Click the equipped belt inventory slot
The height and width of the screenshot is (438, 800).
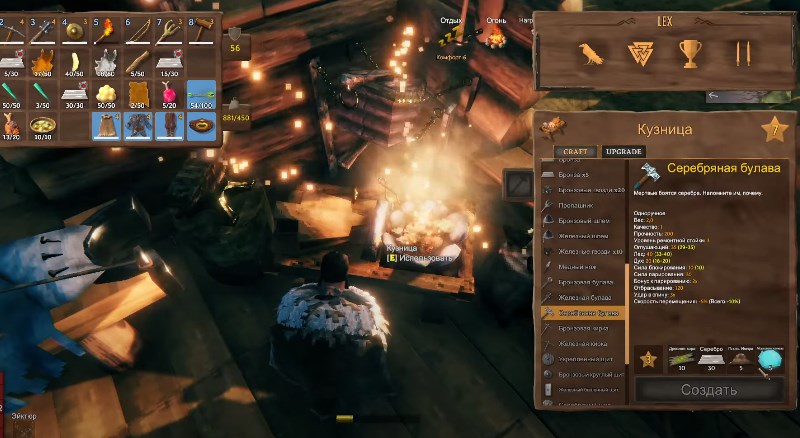(x=200, y=126)
